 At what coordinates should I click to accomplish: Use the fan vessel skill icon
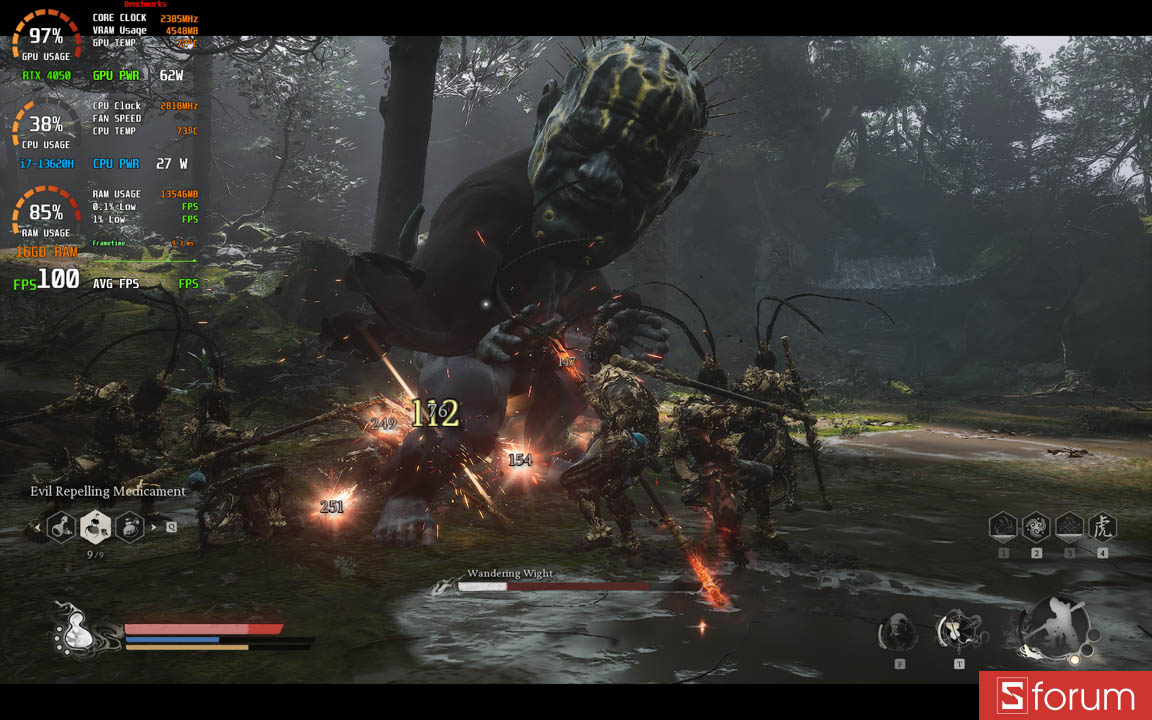957,631
